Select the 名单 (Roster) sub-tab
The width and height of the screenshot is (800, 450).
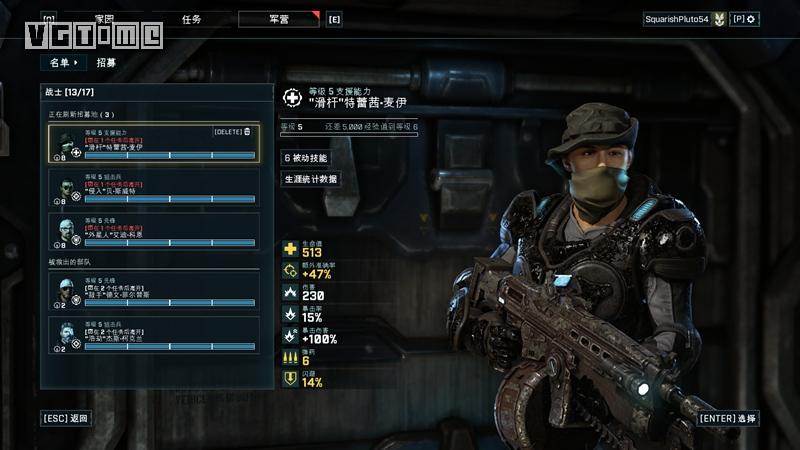[63, 62]
